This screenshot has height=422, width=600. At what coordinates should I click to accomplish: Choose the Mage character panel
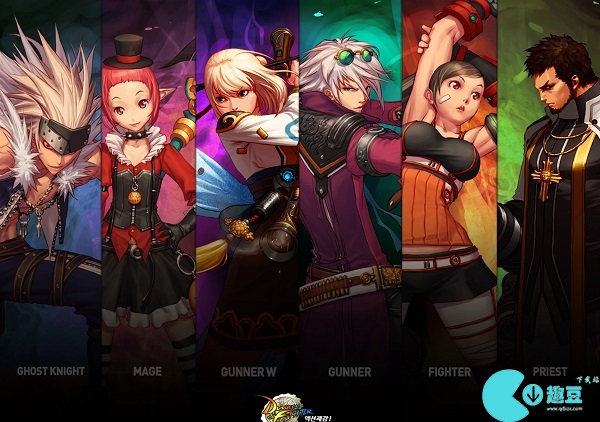pyautogui.click(x=147, y=200)
